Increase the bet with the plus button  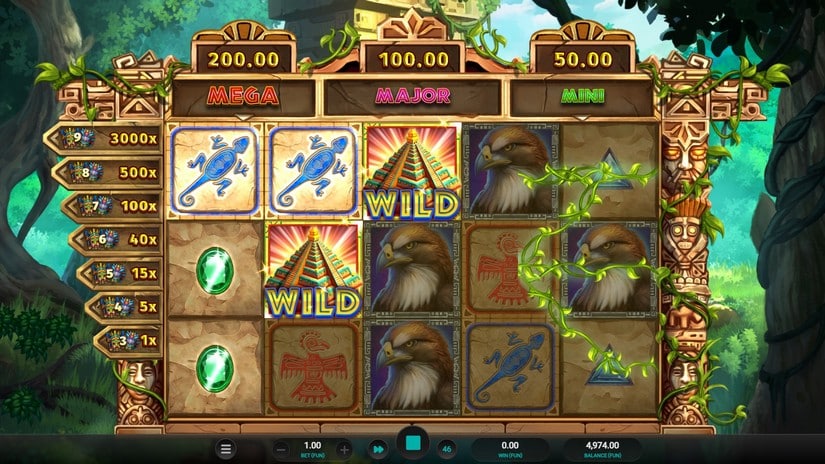(x=344, y=449)
